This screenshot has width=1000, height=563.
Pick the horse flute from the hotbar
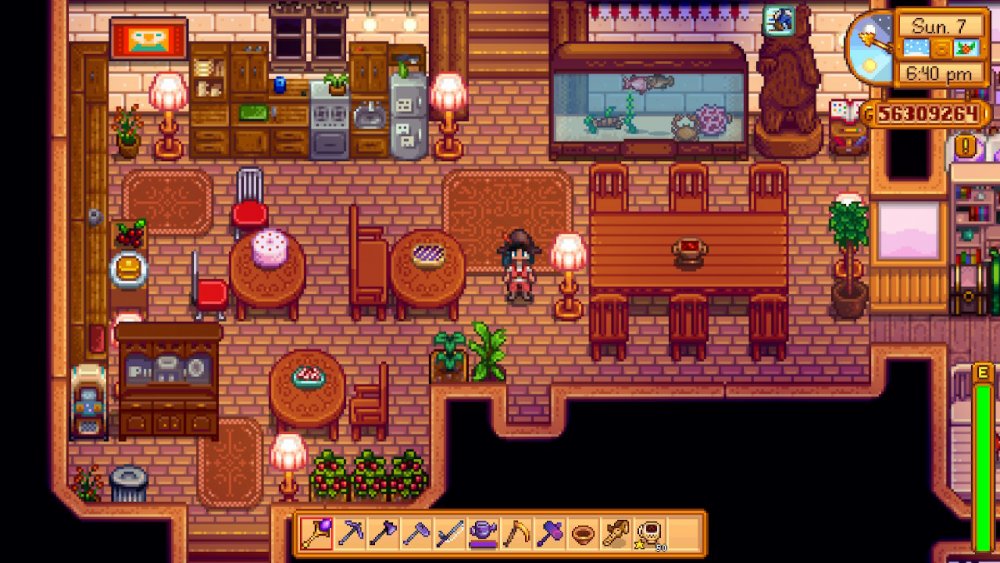click(614, 534)
